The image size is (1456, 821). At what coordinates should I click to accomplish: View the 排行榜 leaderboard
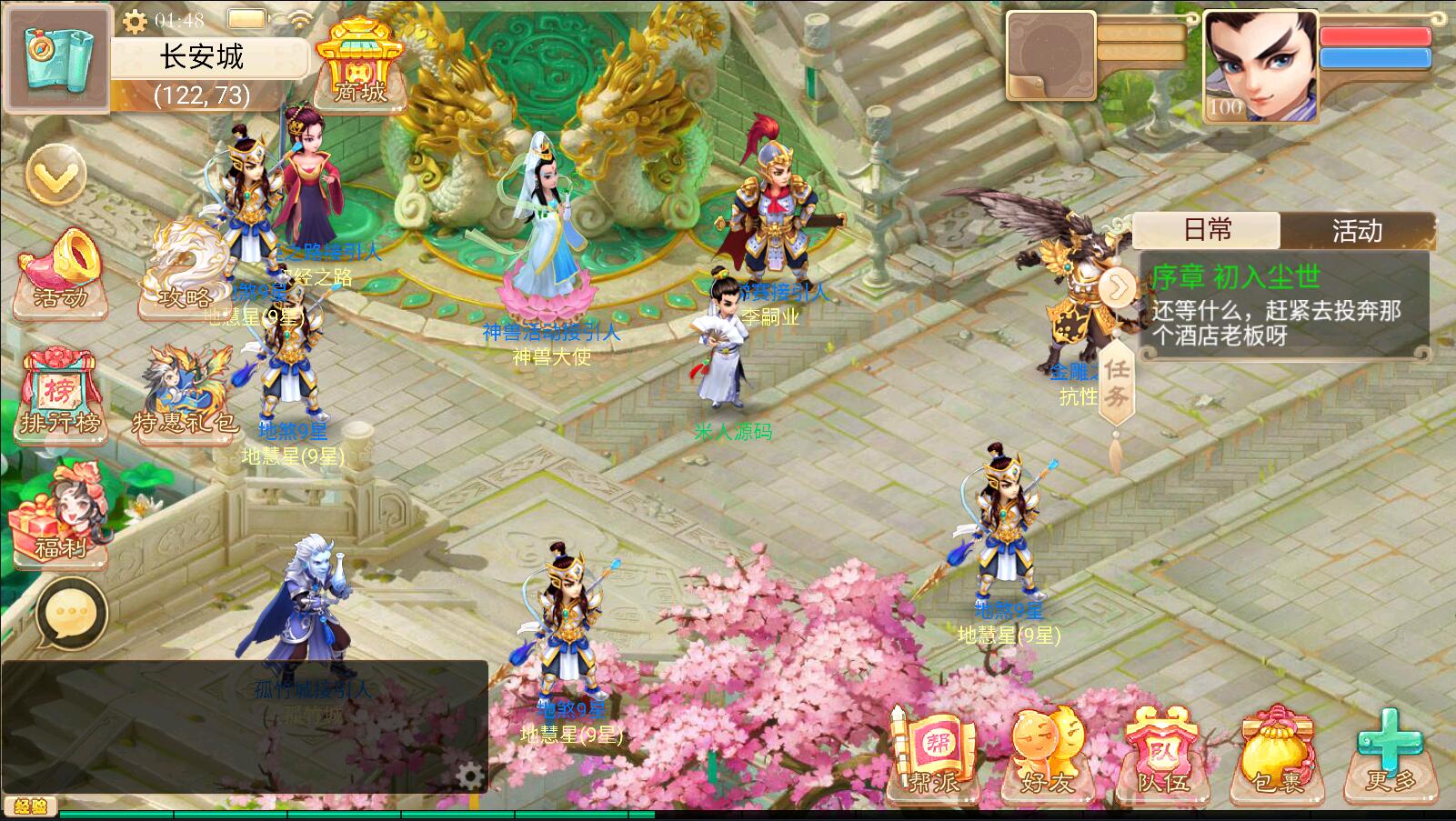(x=60, y=395)
